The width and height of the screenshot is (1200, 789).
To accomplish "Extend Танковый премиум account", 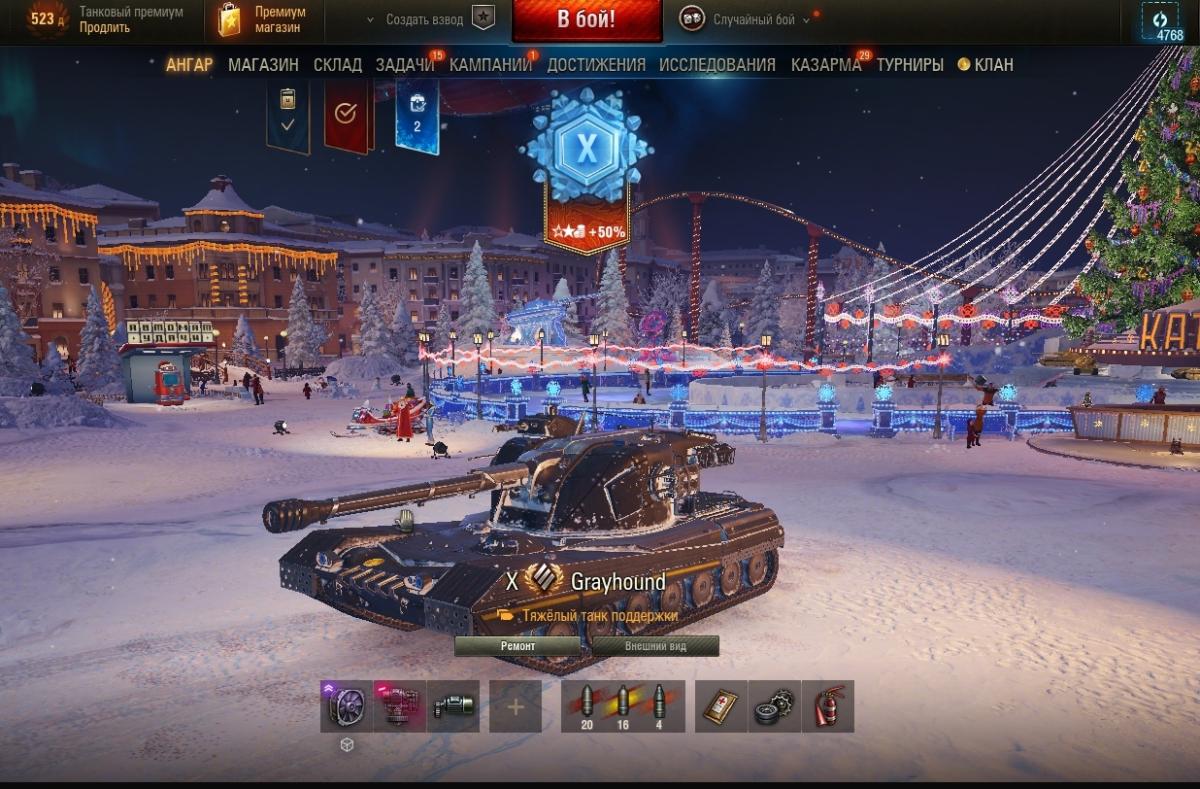I will pyautogui.click(x=105, y=28).
